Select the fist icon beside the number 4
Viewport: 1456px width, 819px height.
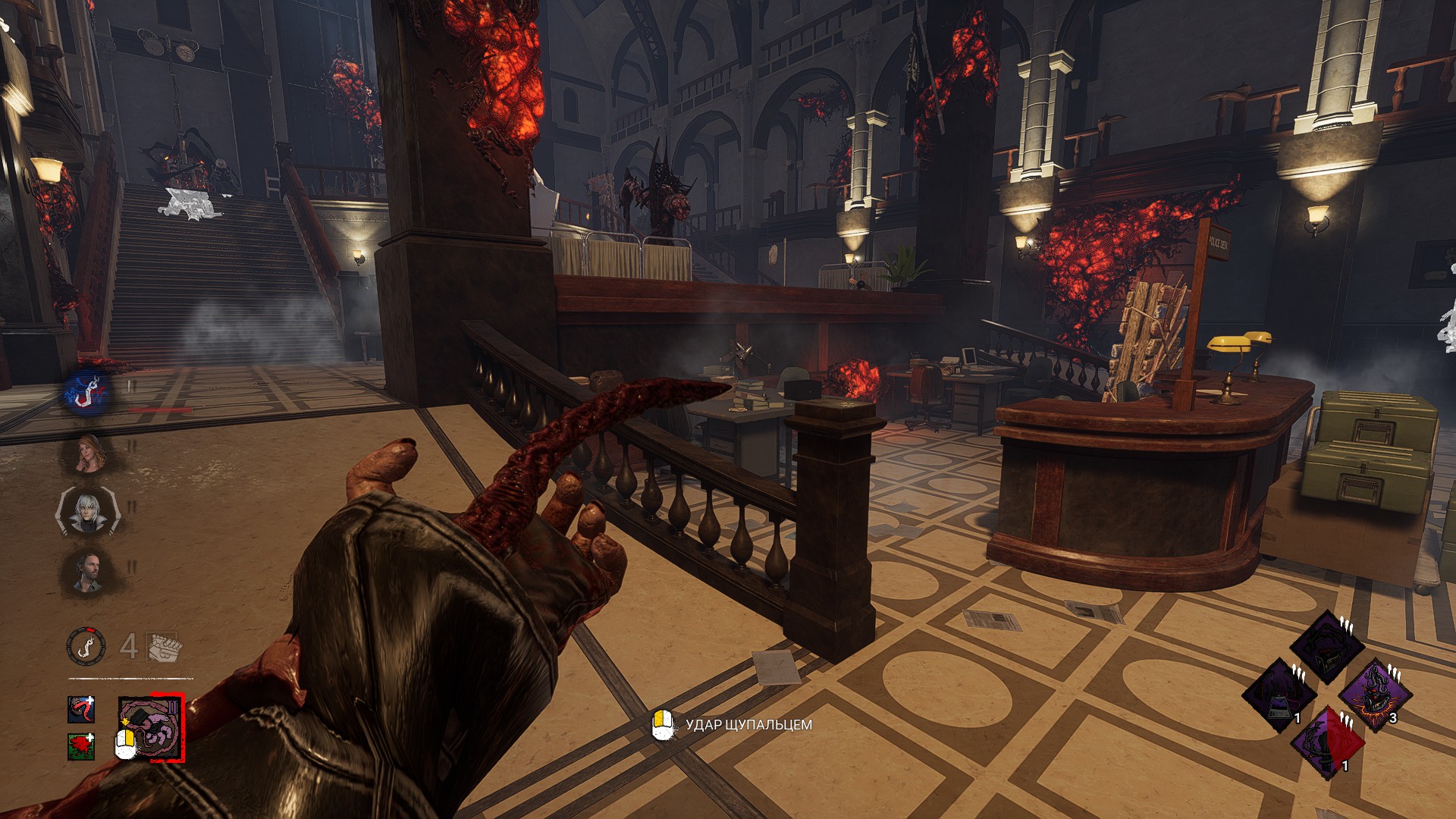coord(162,646)
